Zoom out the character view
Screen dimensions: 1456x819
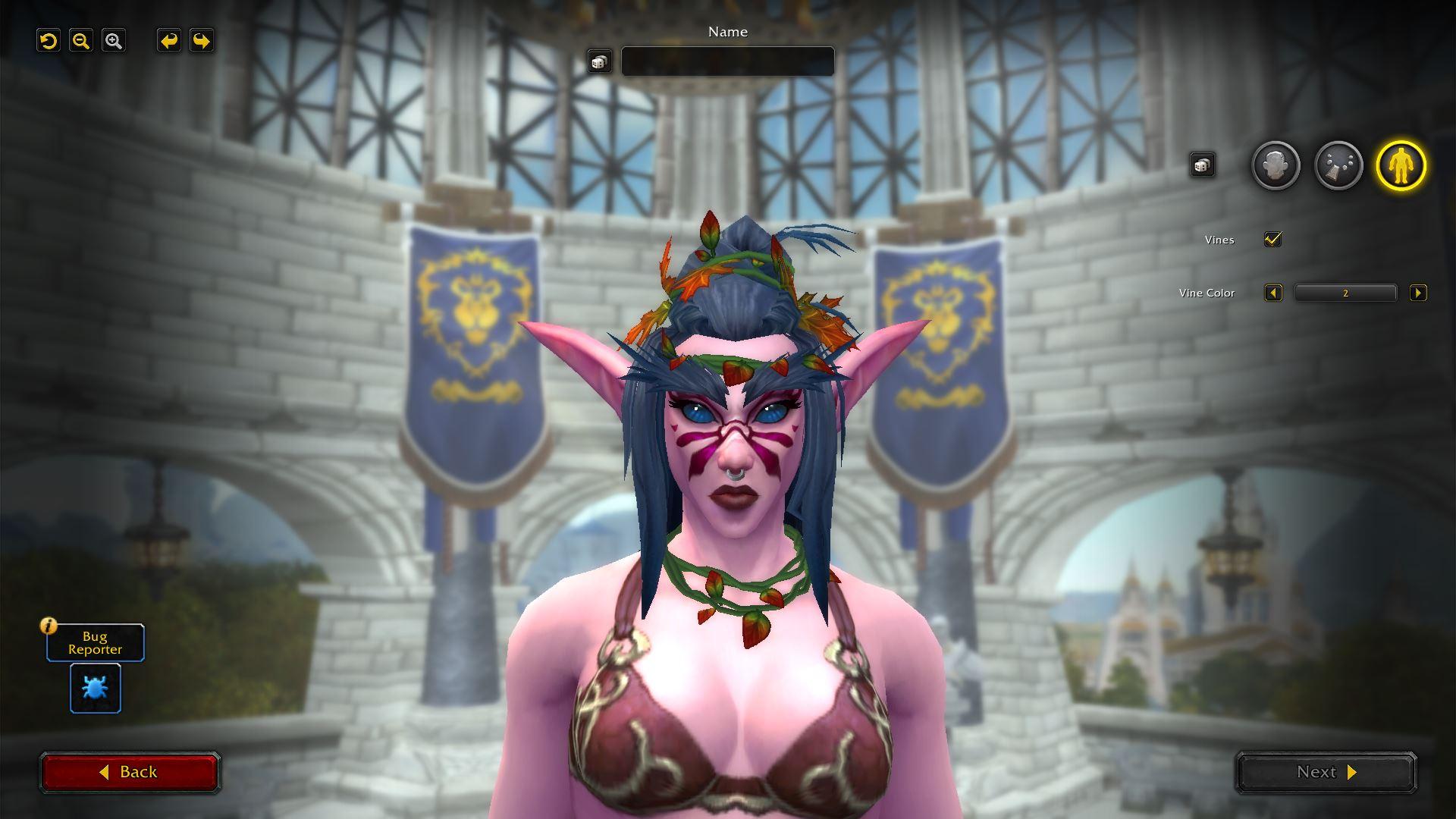[81, 41]
